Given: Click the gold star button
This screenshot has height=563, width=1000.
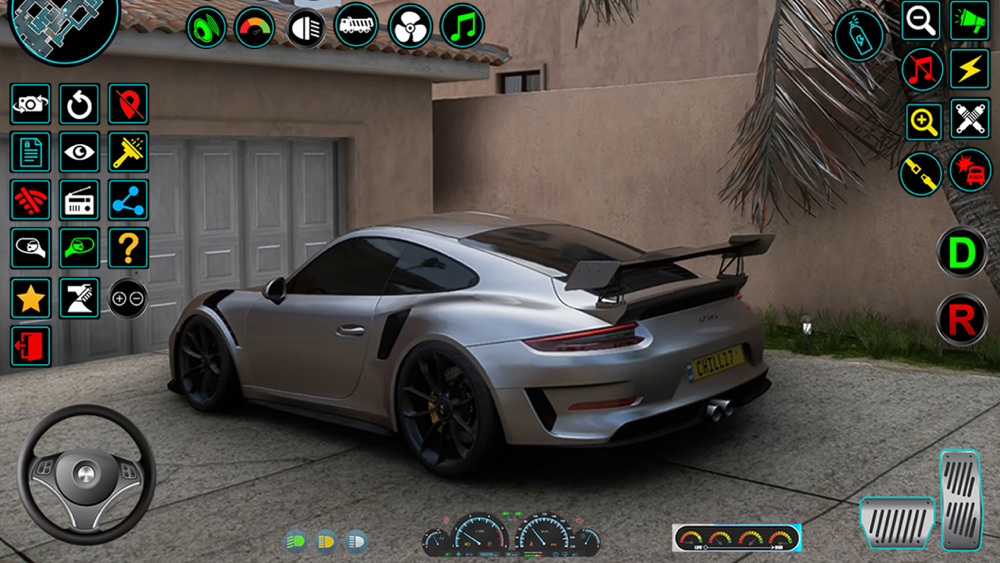Looking at the screenshot, I should pyautogui.click(x=31, y=298).
